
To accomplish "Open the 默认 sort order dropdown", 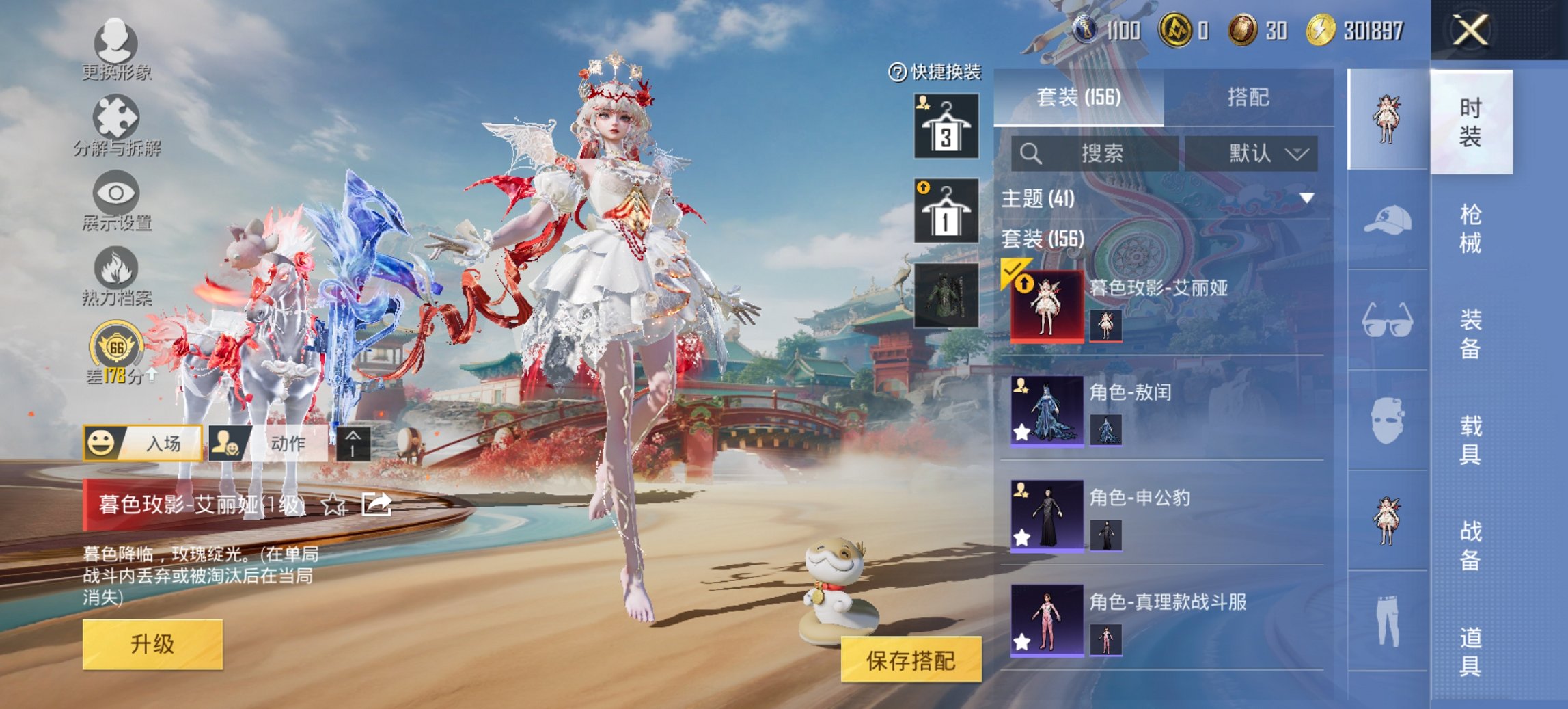I will point(1257,152).
